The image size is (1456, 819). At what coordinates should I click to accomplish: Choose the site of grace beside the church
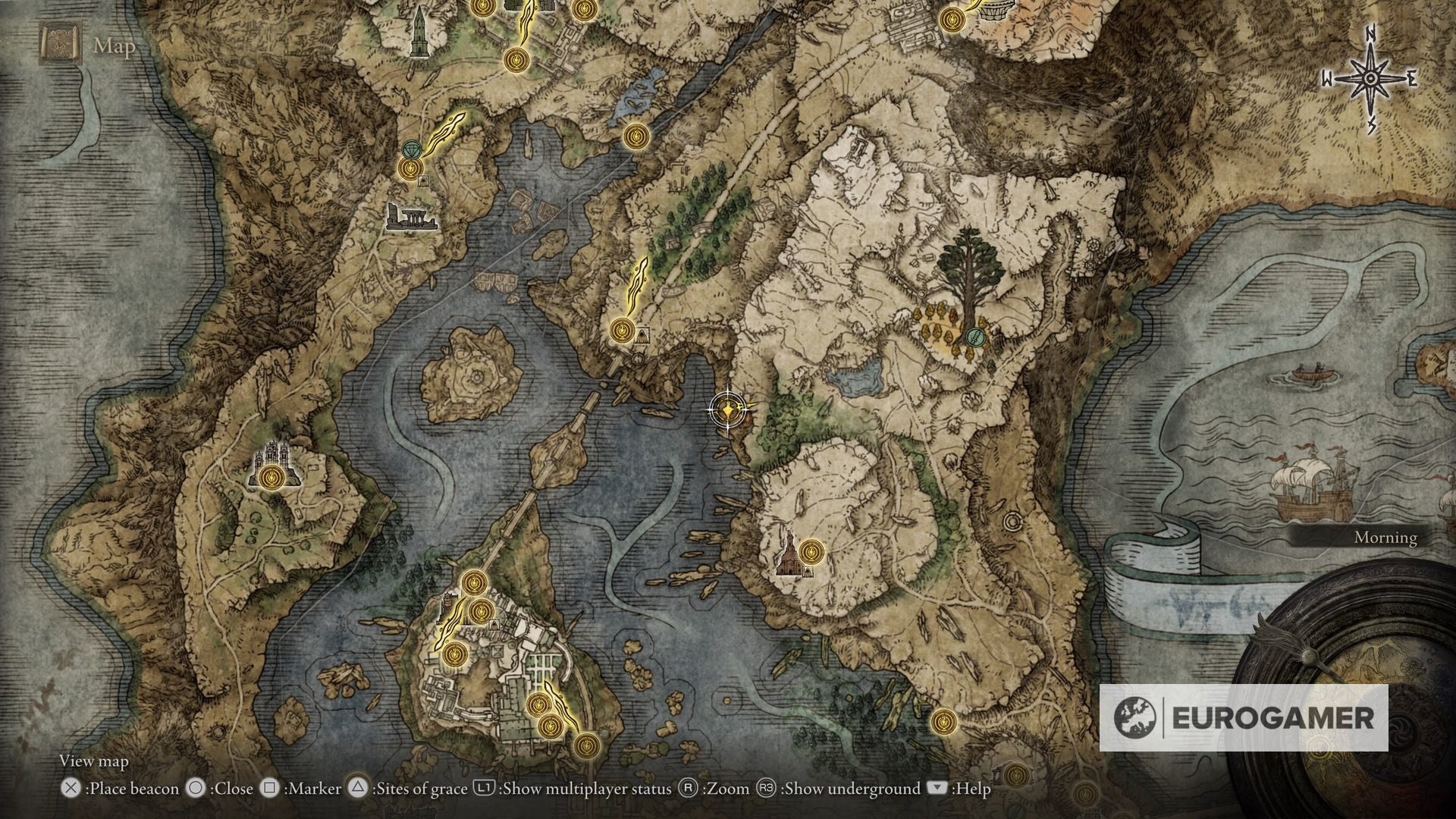[x=811, y=549]
